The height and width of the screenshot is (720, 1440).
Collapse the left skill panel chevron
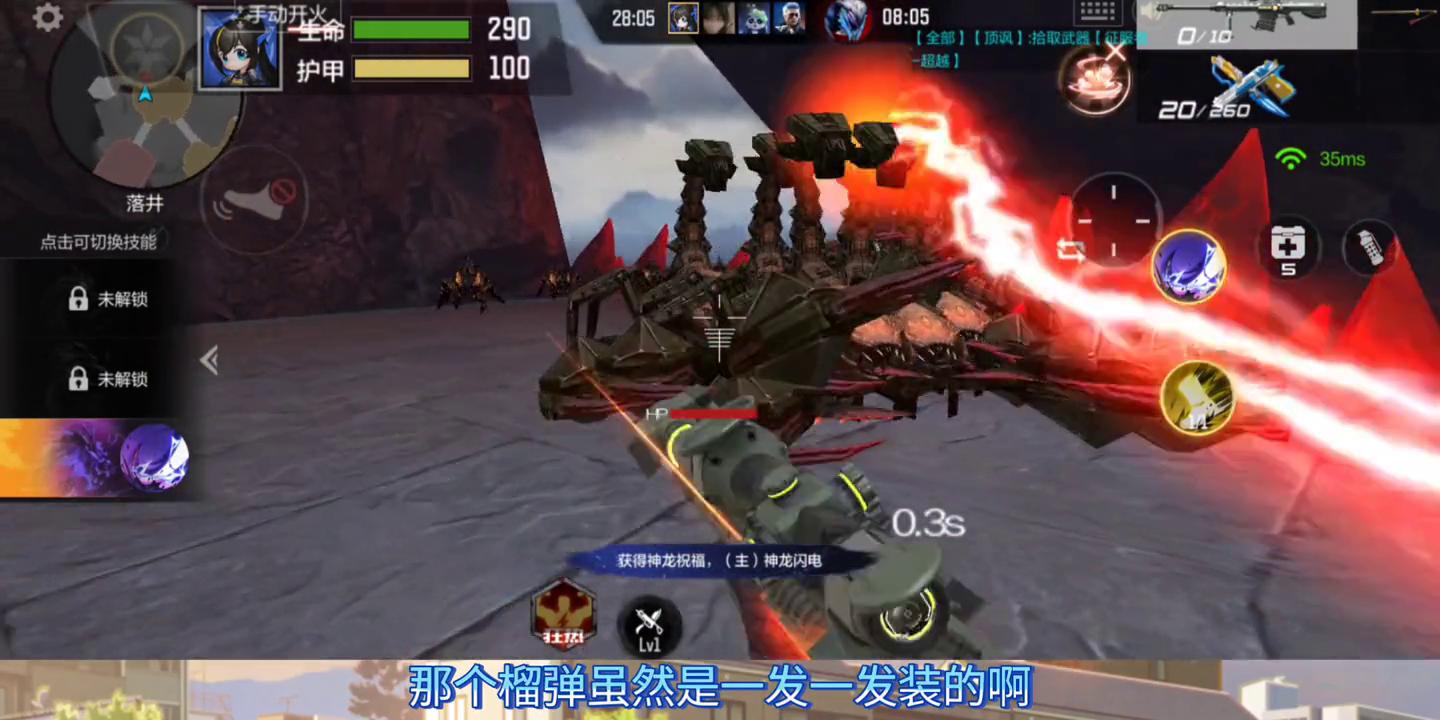pos(209,361)
